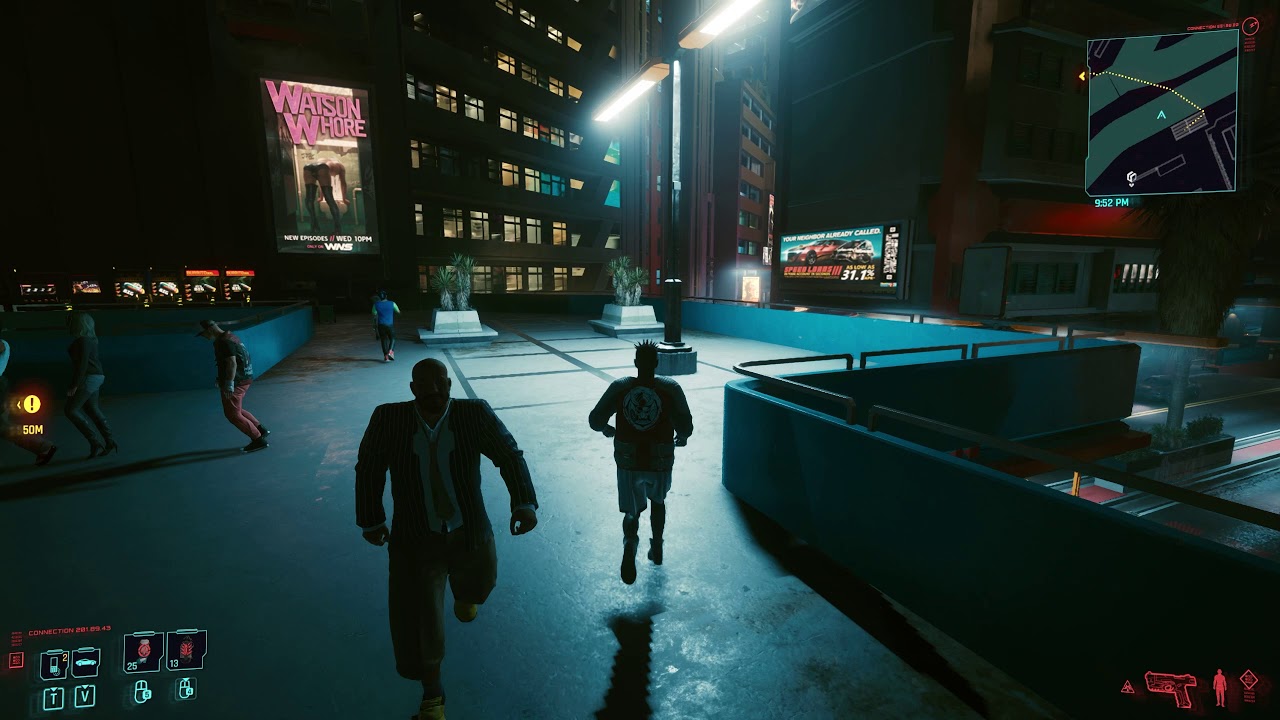Click the equipped pistol icon

pyautogui.click(x=1172, y=687)
